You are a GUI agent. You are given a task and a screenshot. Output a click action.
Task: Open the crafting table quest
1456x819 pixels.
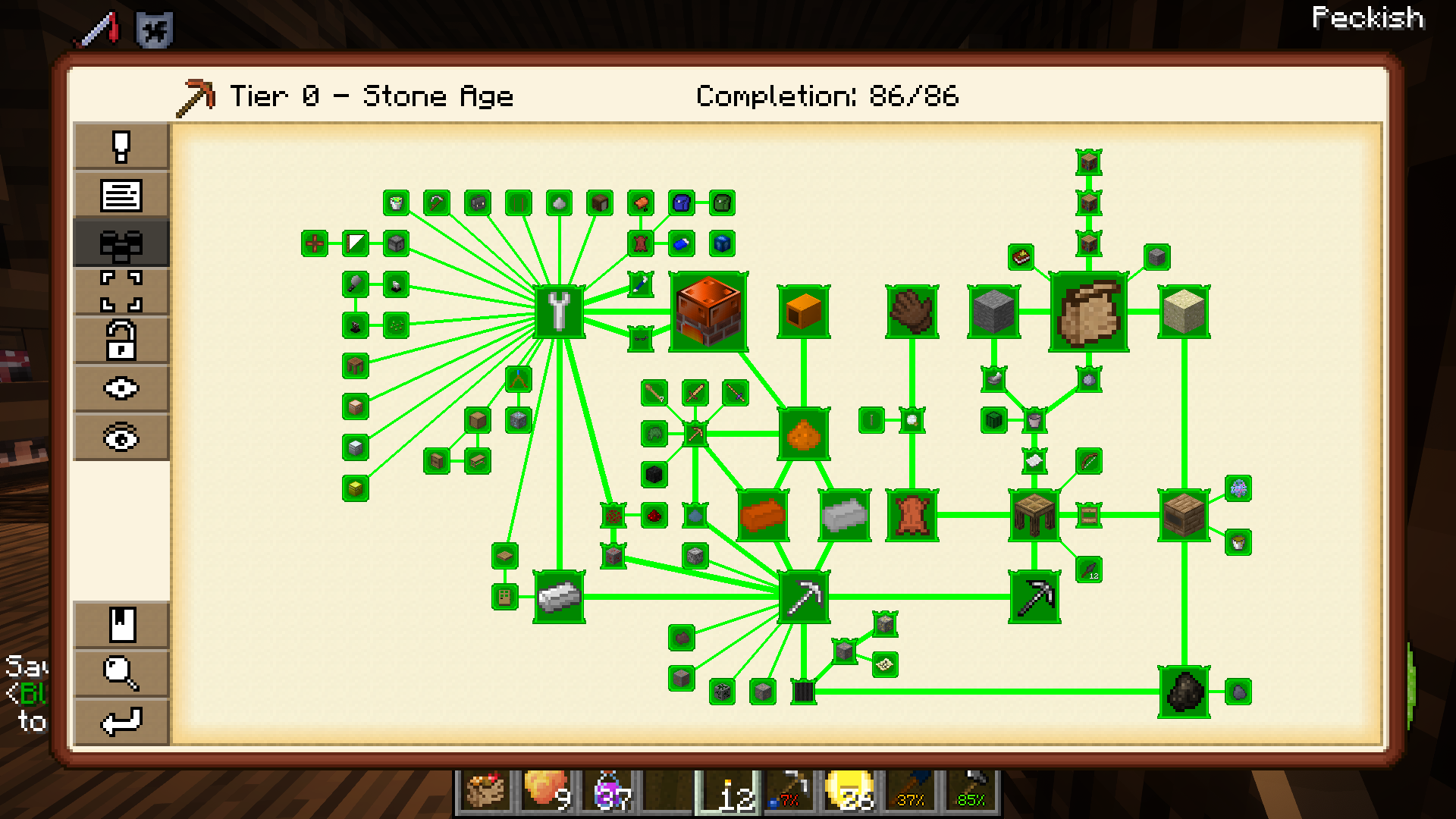tap(1034, 516)
